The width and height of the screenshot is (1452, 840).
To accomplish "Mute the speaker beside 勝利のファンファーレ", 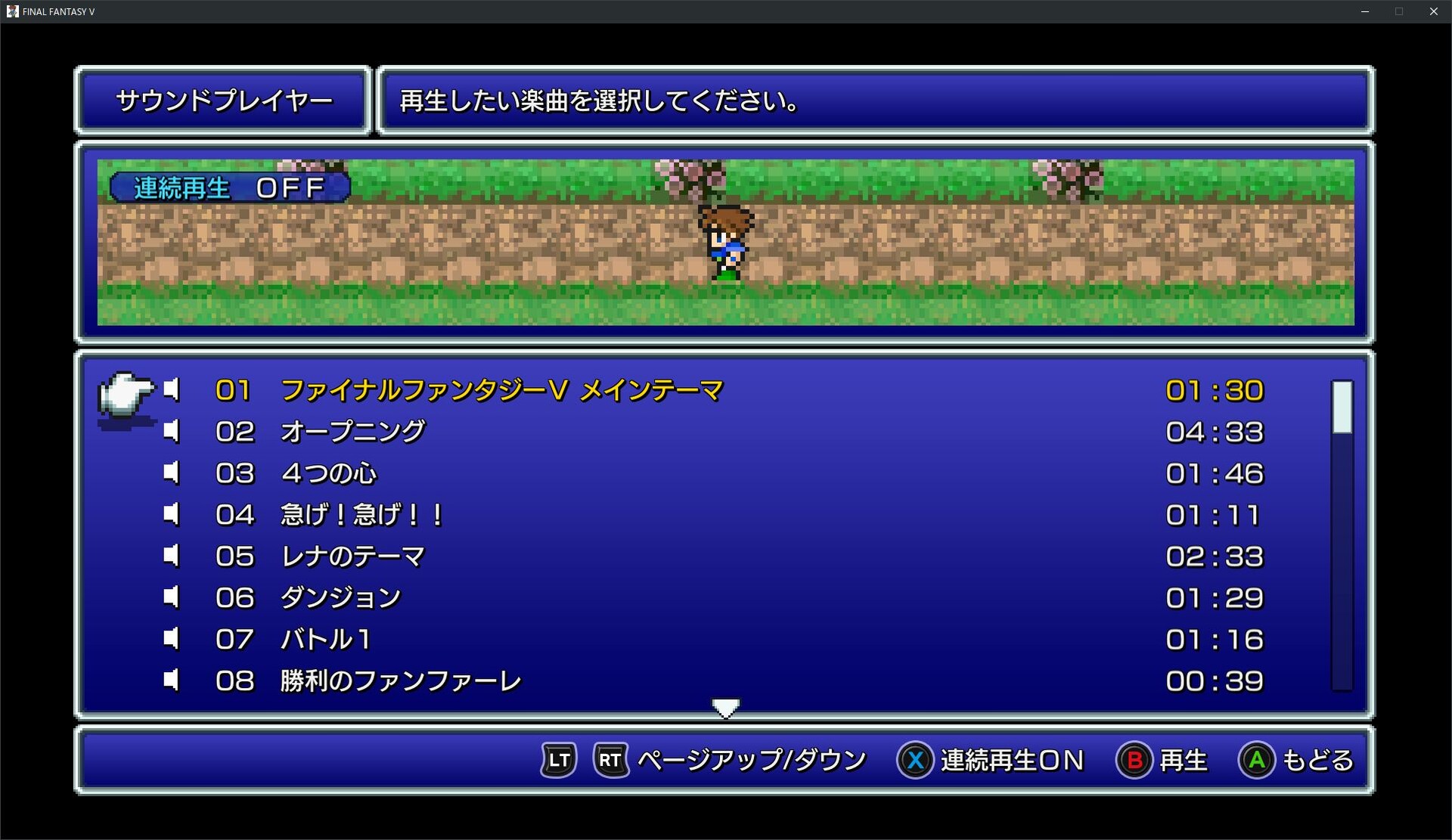I will tap(171, 679).
